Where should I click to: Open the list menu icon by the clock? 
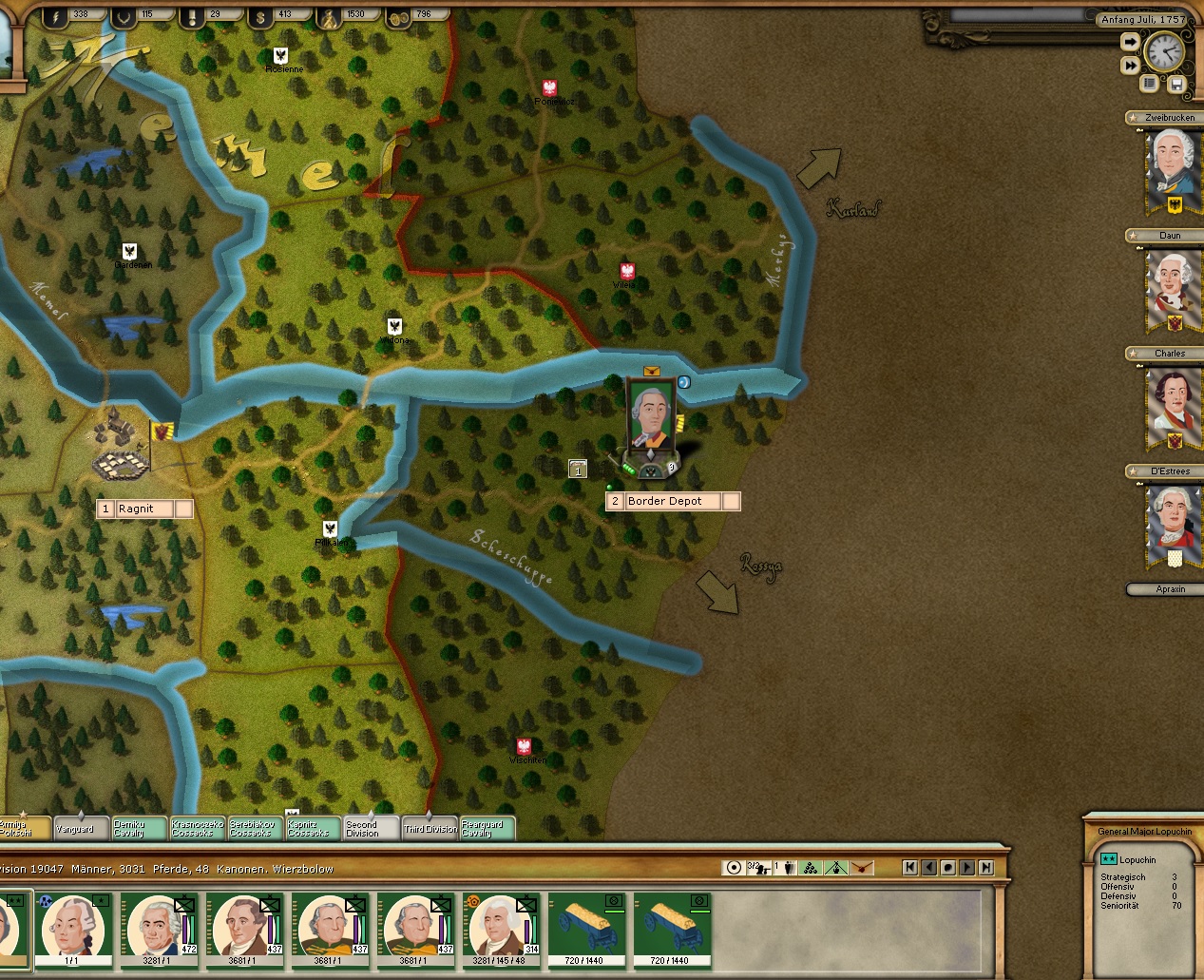tap(1150, 84)
